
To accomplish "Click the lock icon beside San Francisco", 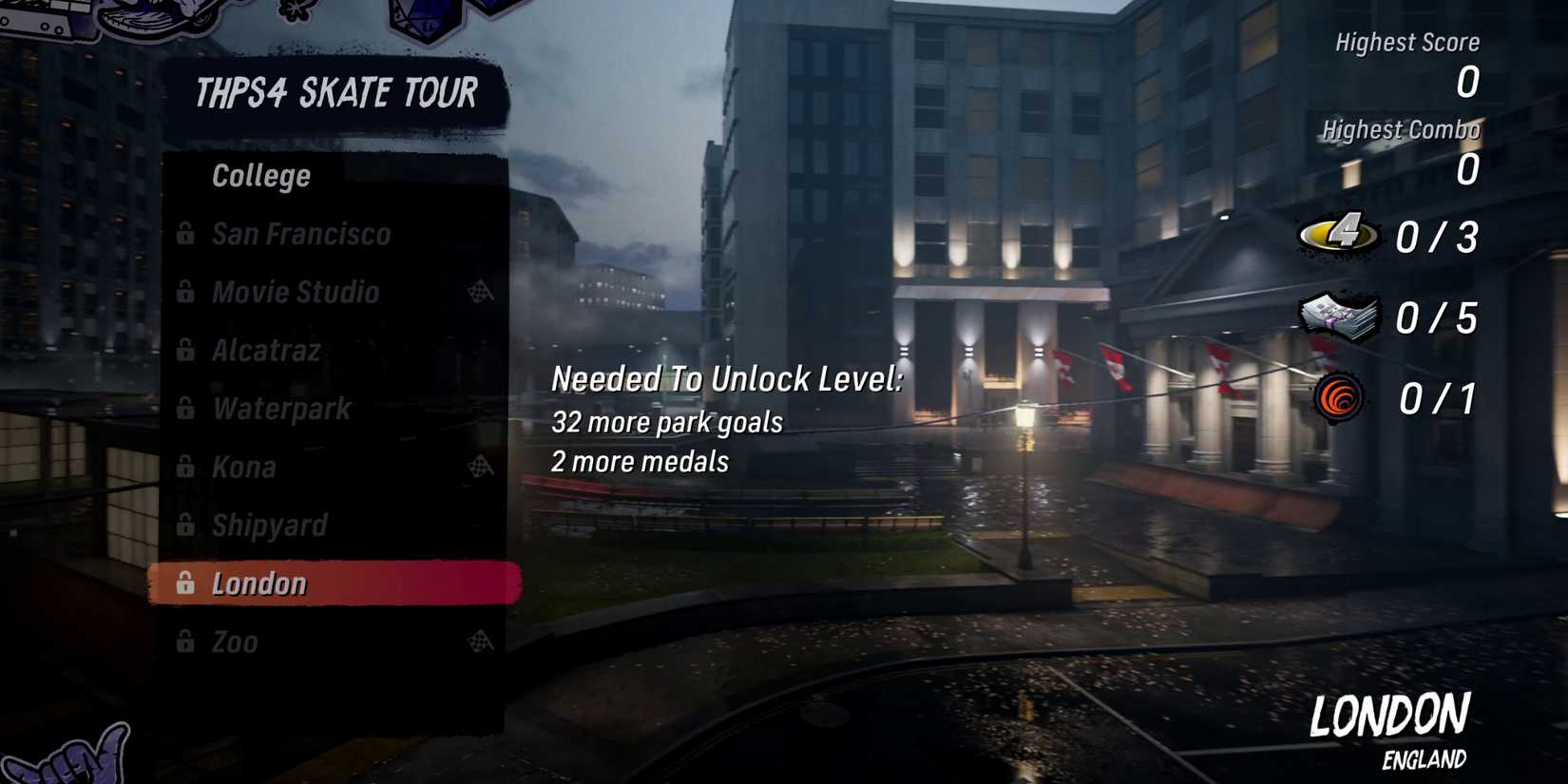I will coord(186,234).
